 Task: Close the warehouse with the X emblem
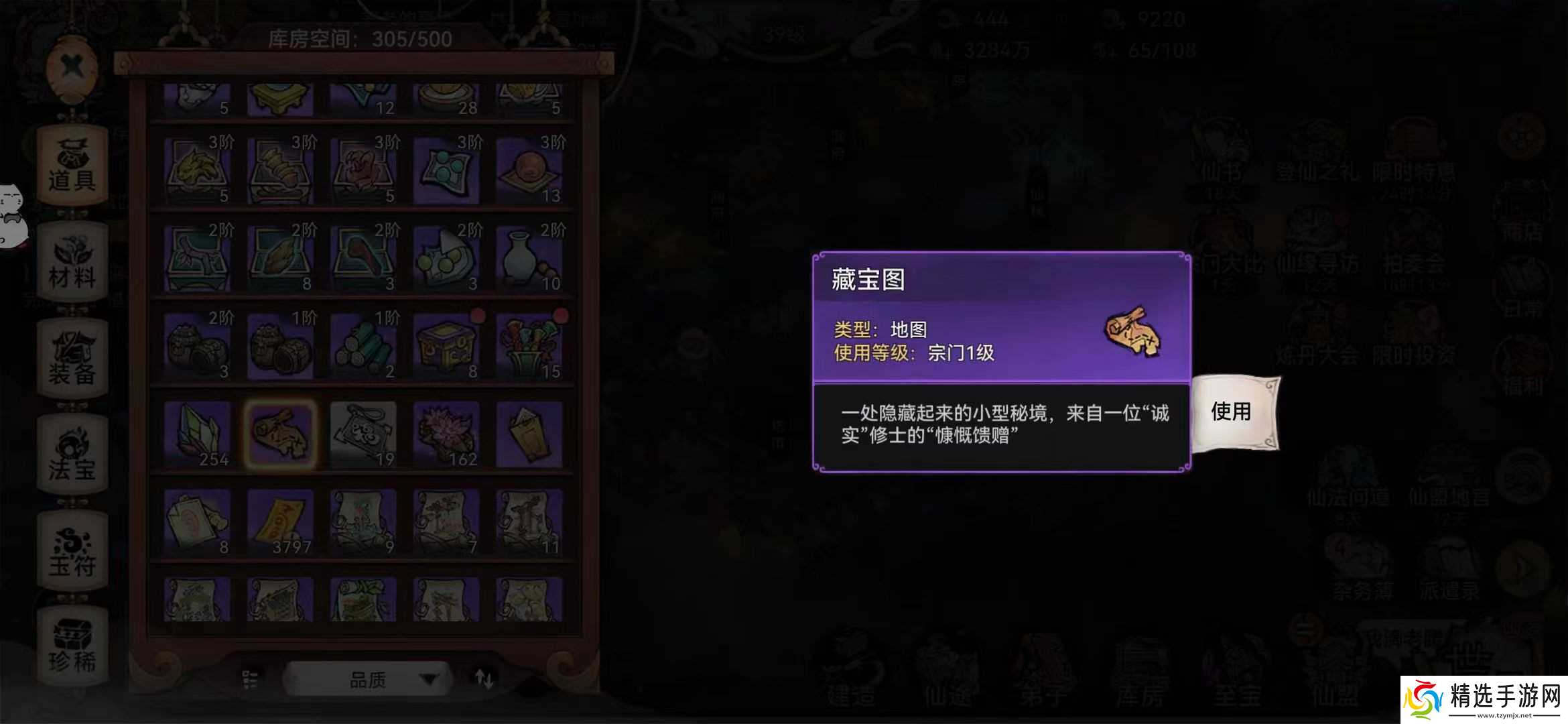point(72,66)
